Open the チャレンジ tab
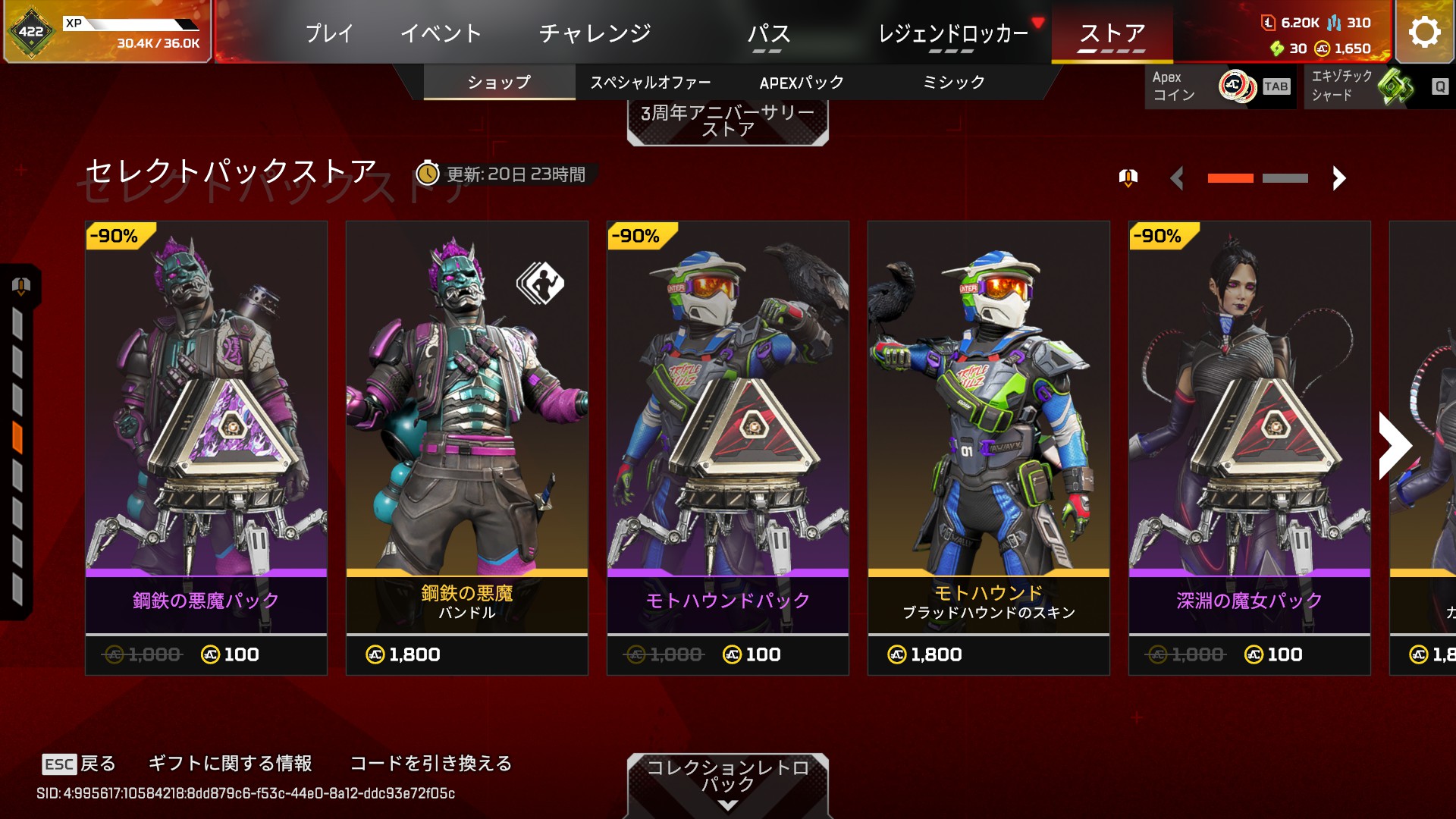 coord(595,33)
